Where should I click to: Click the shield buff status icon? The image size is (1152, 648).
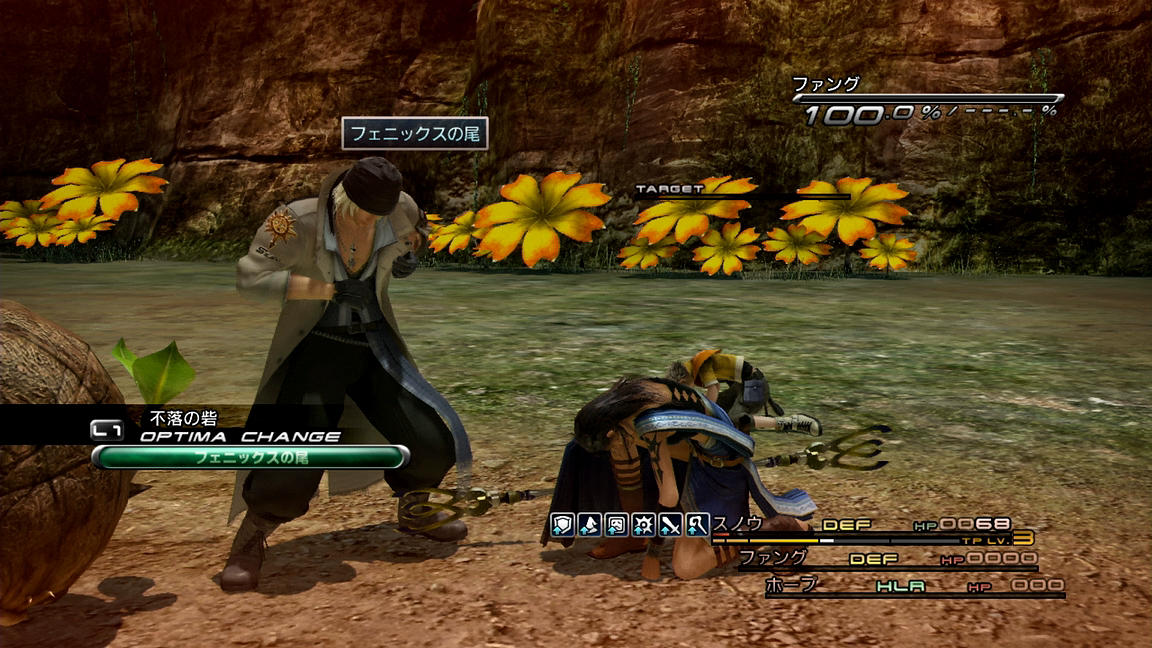tap(563, 523)
